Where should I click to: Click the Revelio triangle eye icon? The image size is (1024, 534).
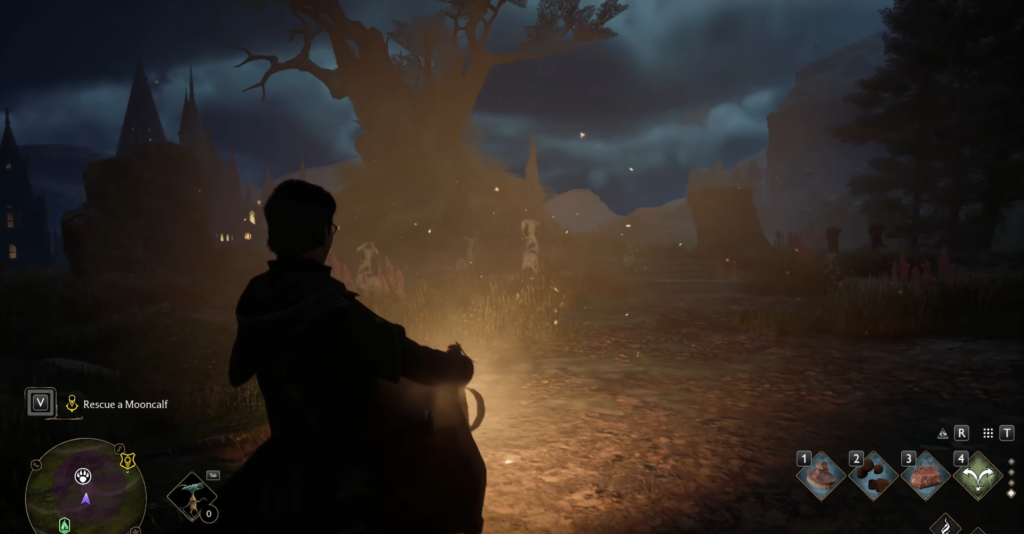pyautogui.click(x=942, y=434)
